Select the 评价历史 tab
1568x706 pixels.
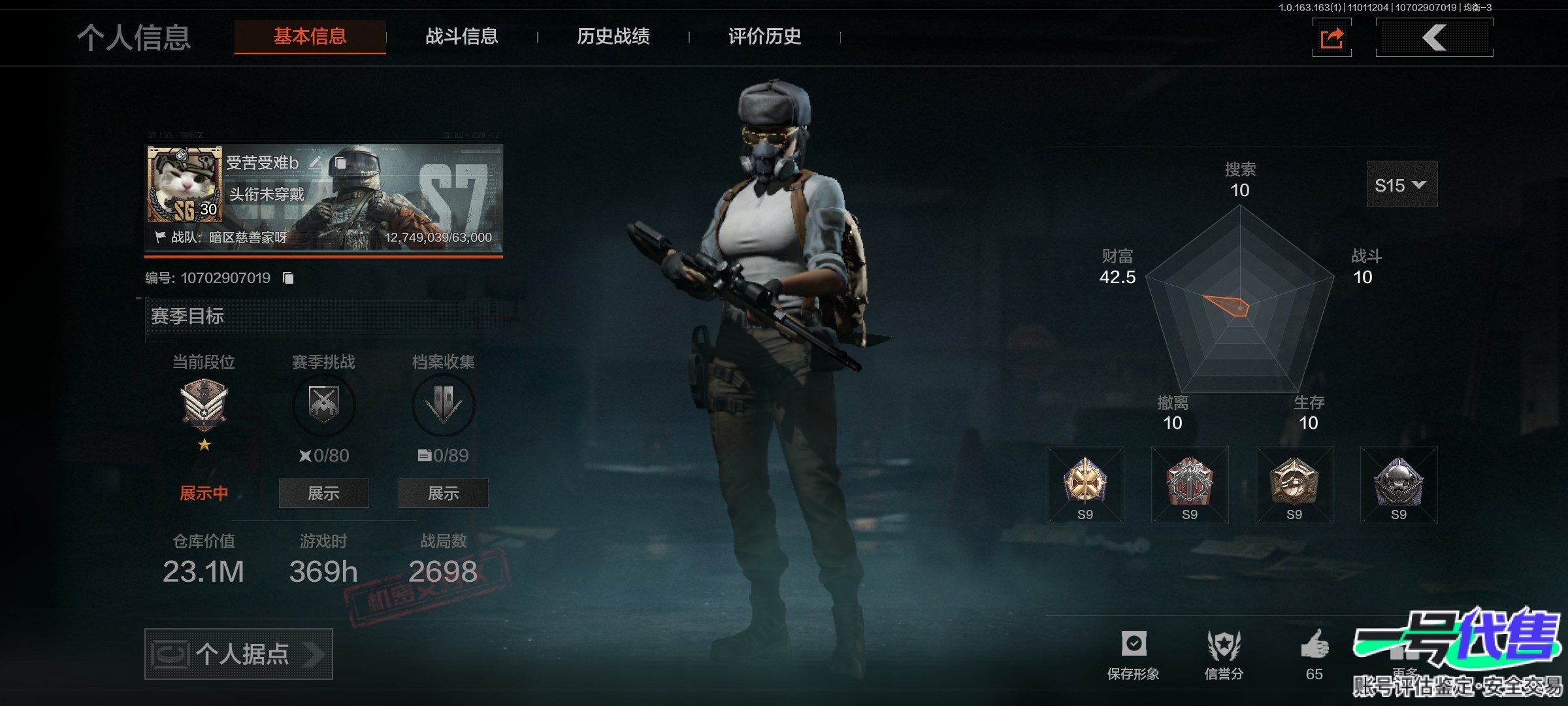pos(764,37)
